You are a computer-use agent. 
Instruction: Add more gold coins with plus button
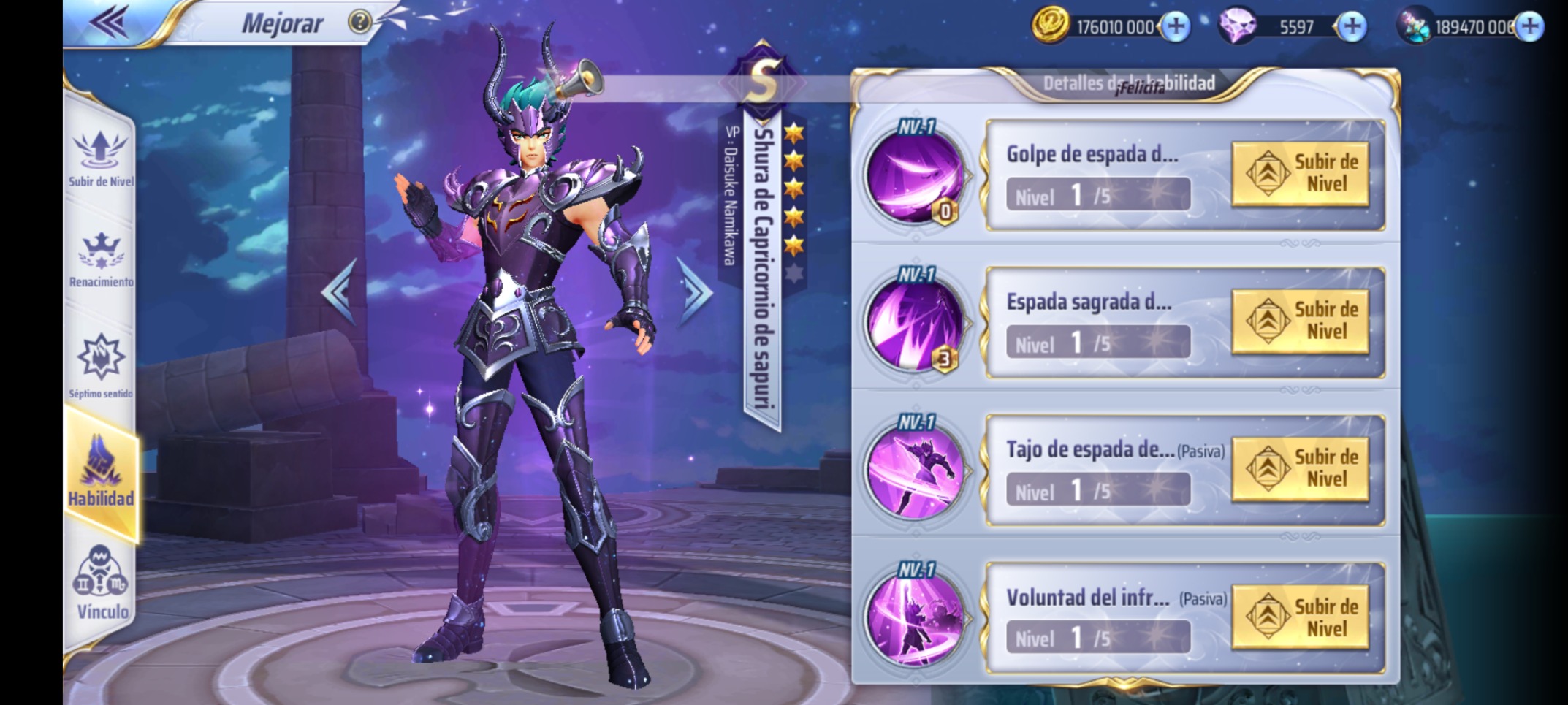pos(1176,27)
